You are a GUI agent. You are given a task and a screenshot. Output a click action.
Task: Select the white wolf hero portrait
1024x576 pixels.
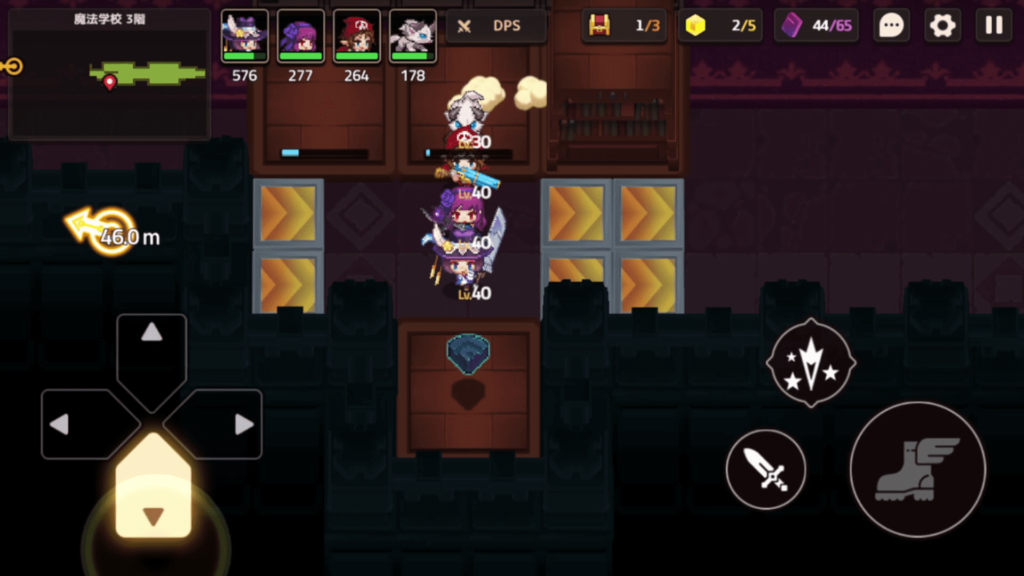(x=412, y=37)
